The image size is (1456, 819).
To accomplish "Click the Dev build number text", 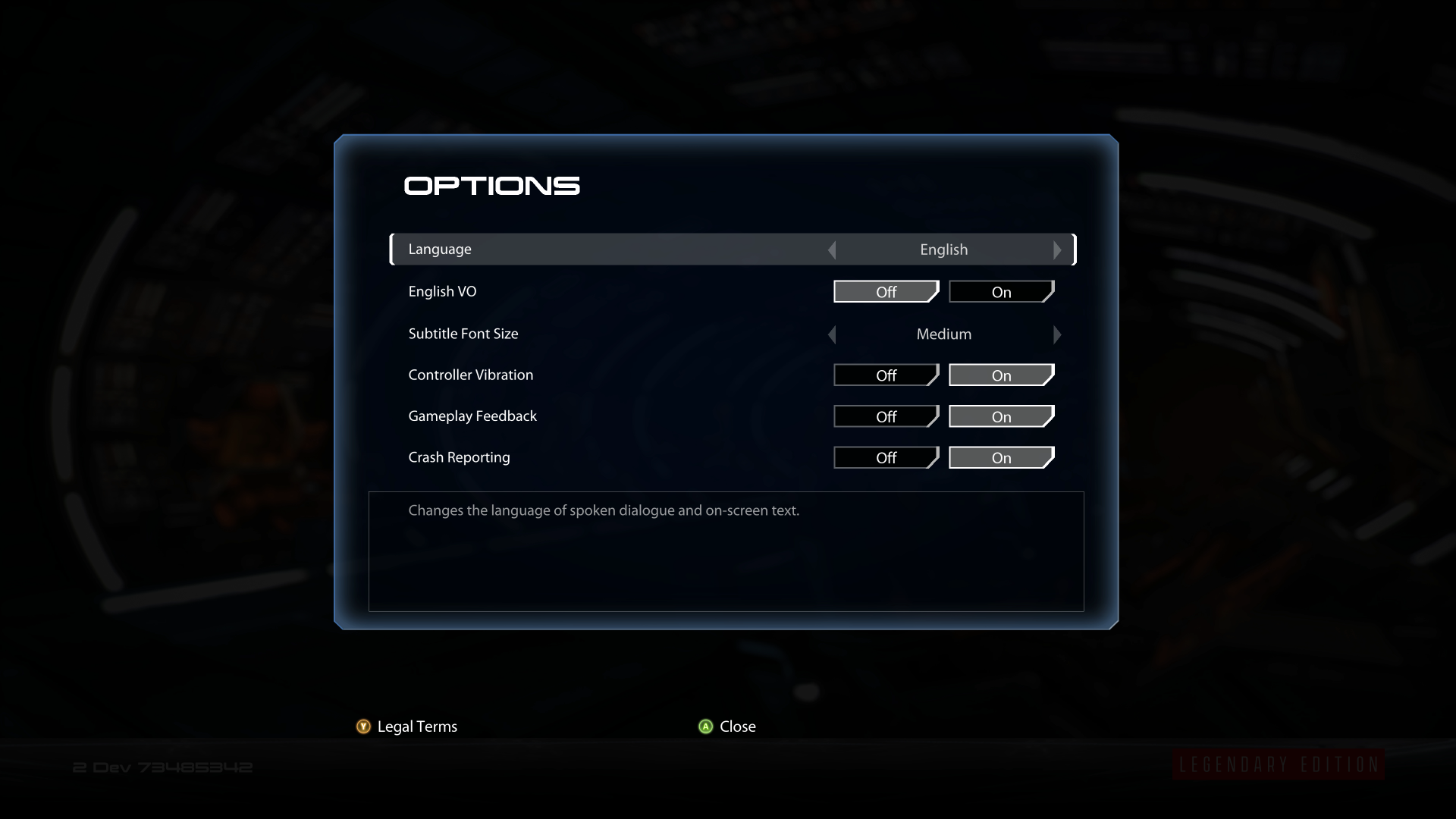I will (162, 766).
